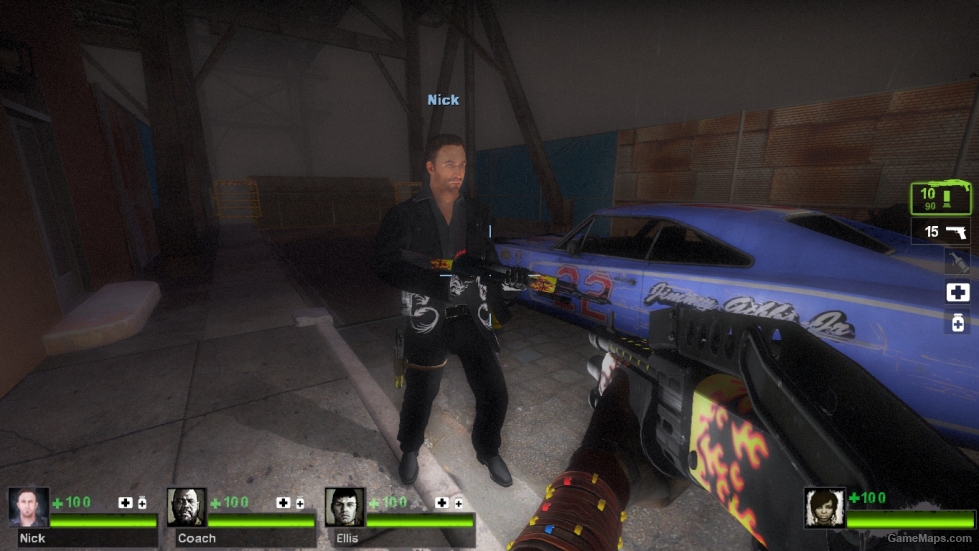Click your own survivor portrait
Image resolution: width=979 pixels, height=551 pixels.
[824, 507]
